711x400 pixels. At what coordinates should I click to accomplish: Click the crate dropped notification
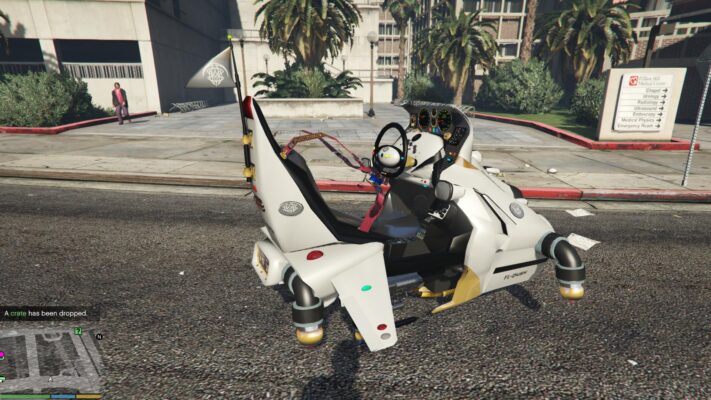(47, 313)
